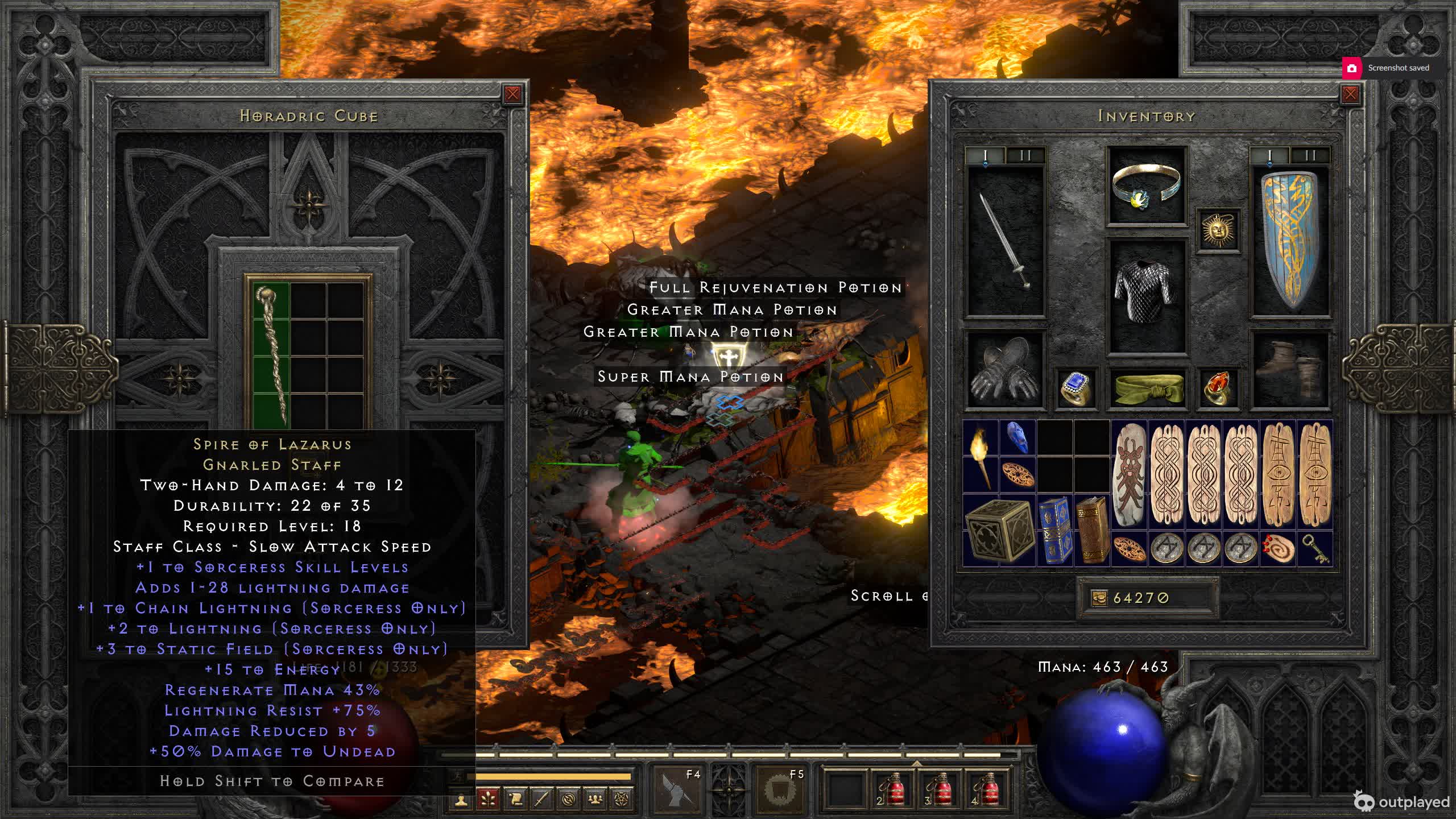Click the gold coin button
This screenshot has width=1456, height=819.
pos(1099,598)
